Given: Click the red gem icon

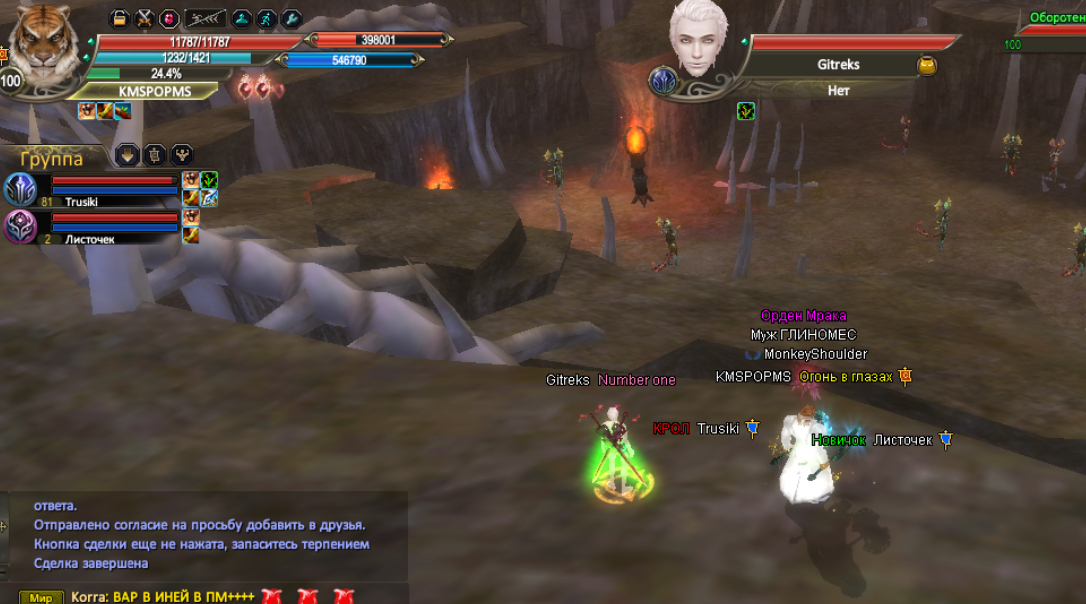Looking at the screenshot, I should pyautogui.click(x=169, y=18).
